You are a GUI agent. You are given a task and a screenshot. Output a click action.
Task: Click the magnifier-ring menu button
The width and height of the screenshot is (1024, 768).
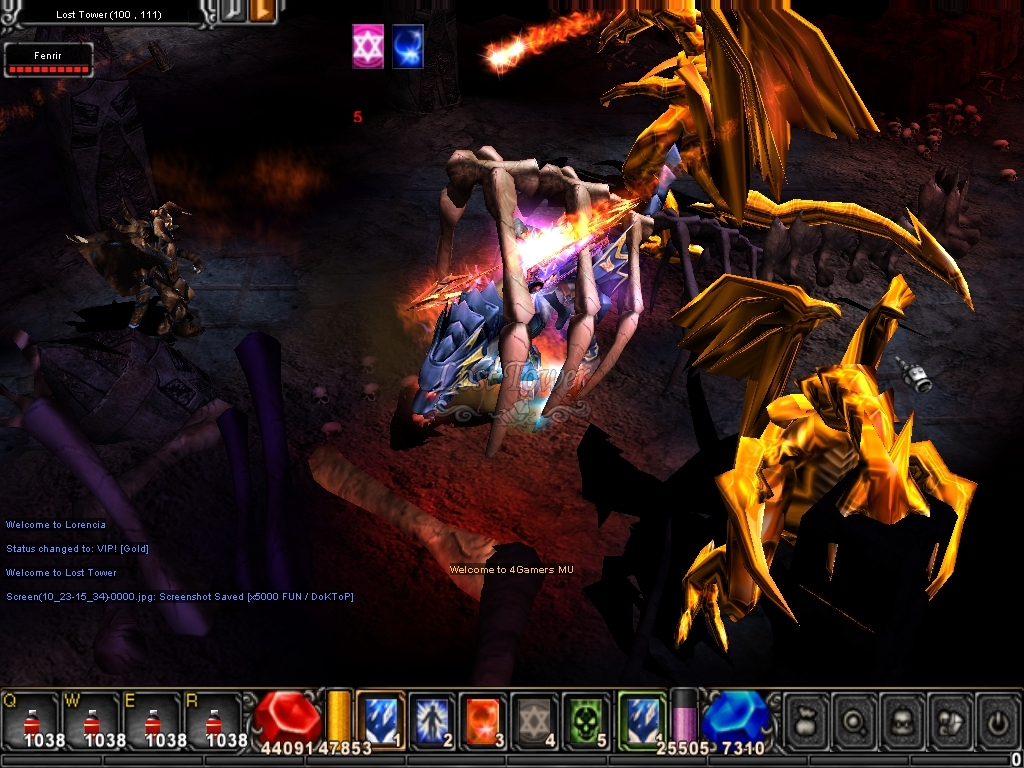[x=854, y=720]
